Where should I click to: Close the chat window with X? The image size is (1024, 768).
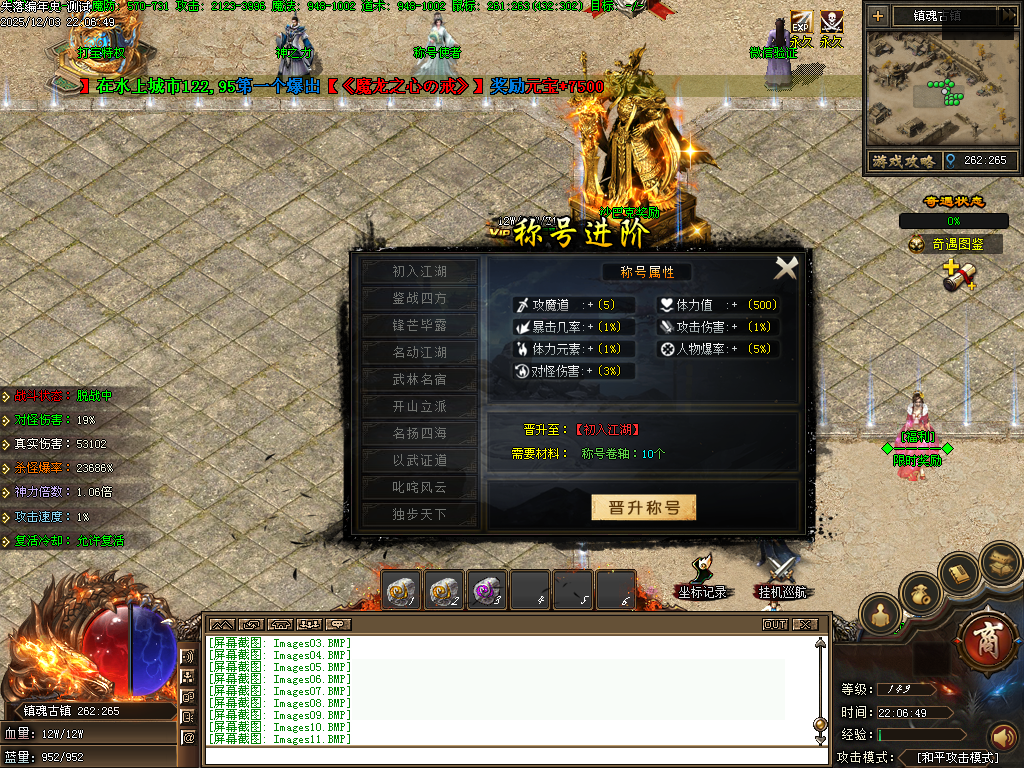point(805,625)
